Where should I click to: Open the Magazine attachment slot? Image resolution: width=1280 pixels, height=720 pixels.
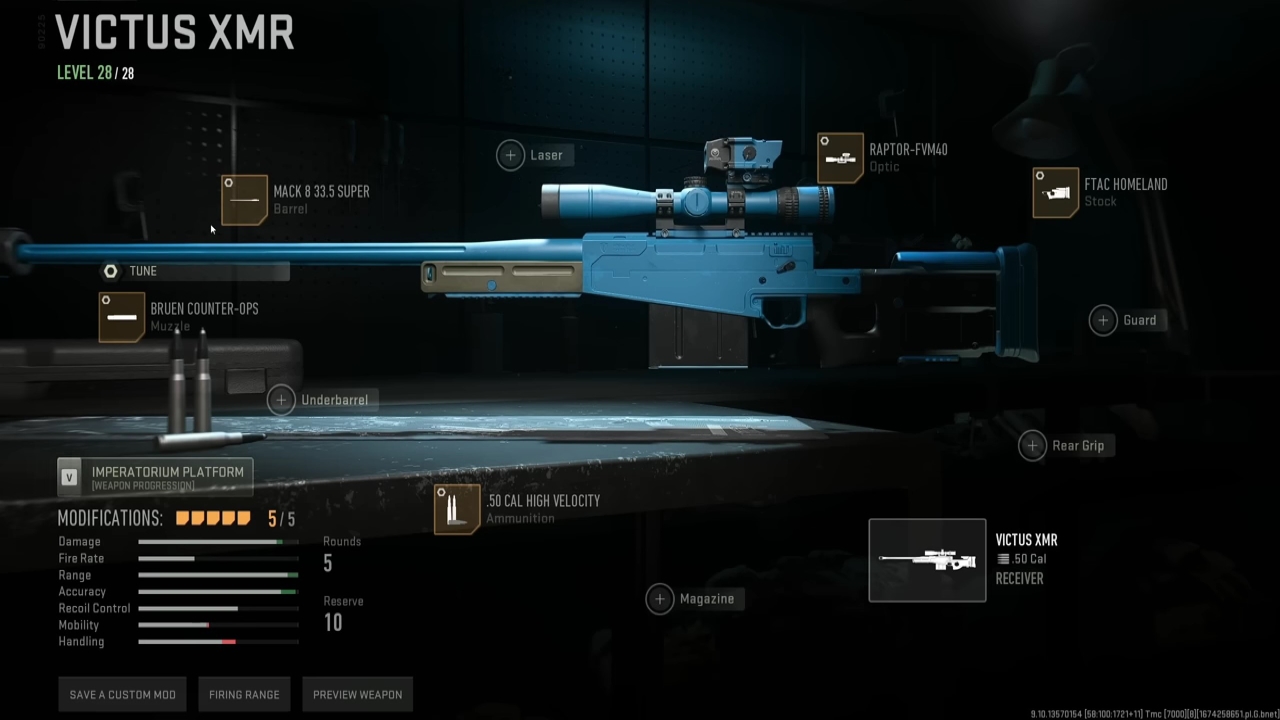tap(660, 598)
